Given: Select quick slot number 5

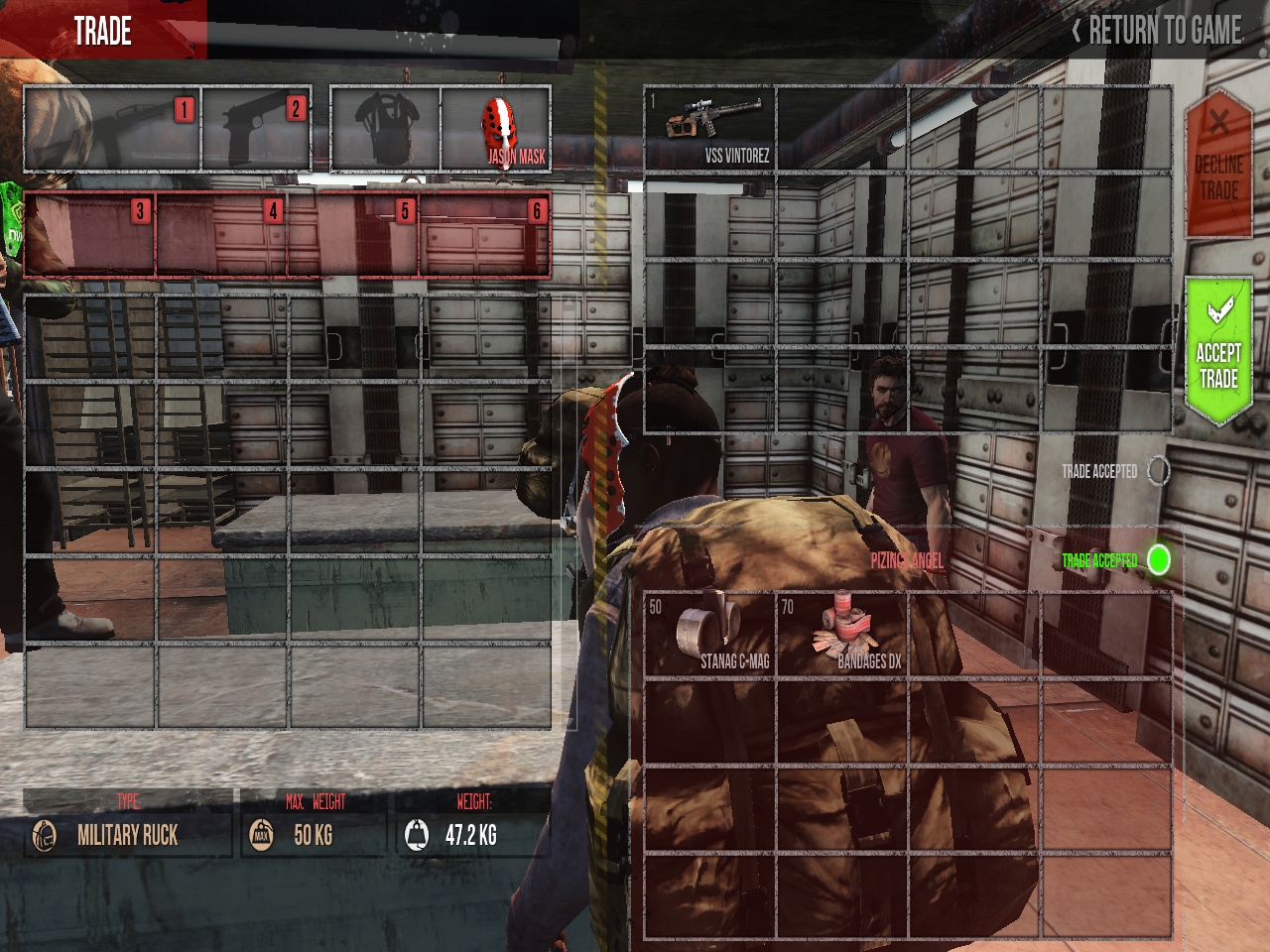Looking at the screenshot, I should (354, 235).
